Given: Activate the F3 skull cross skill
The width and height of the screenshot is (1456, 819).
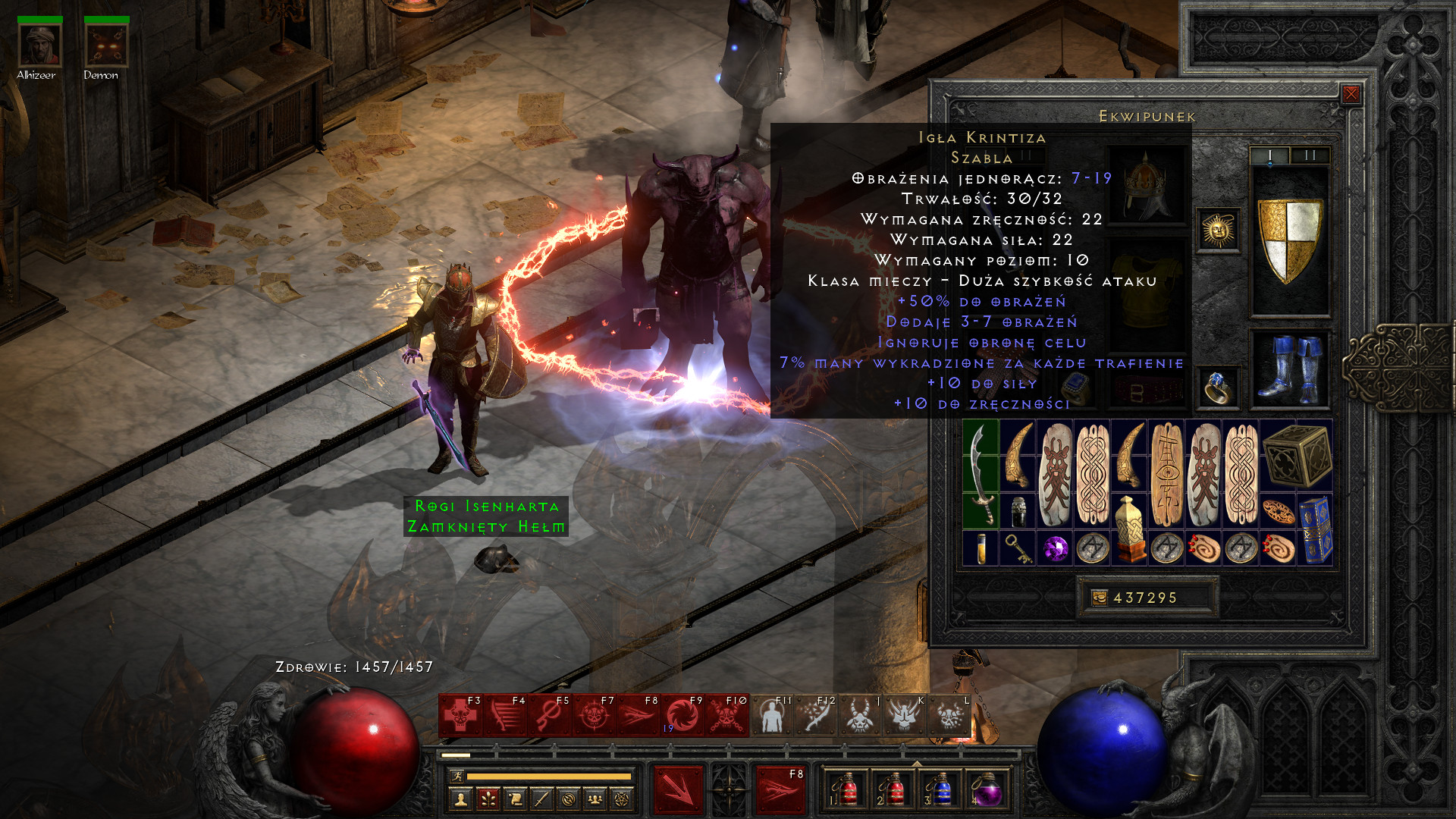Looking at the screenshot, I should 460,715.
